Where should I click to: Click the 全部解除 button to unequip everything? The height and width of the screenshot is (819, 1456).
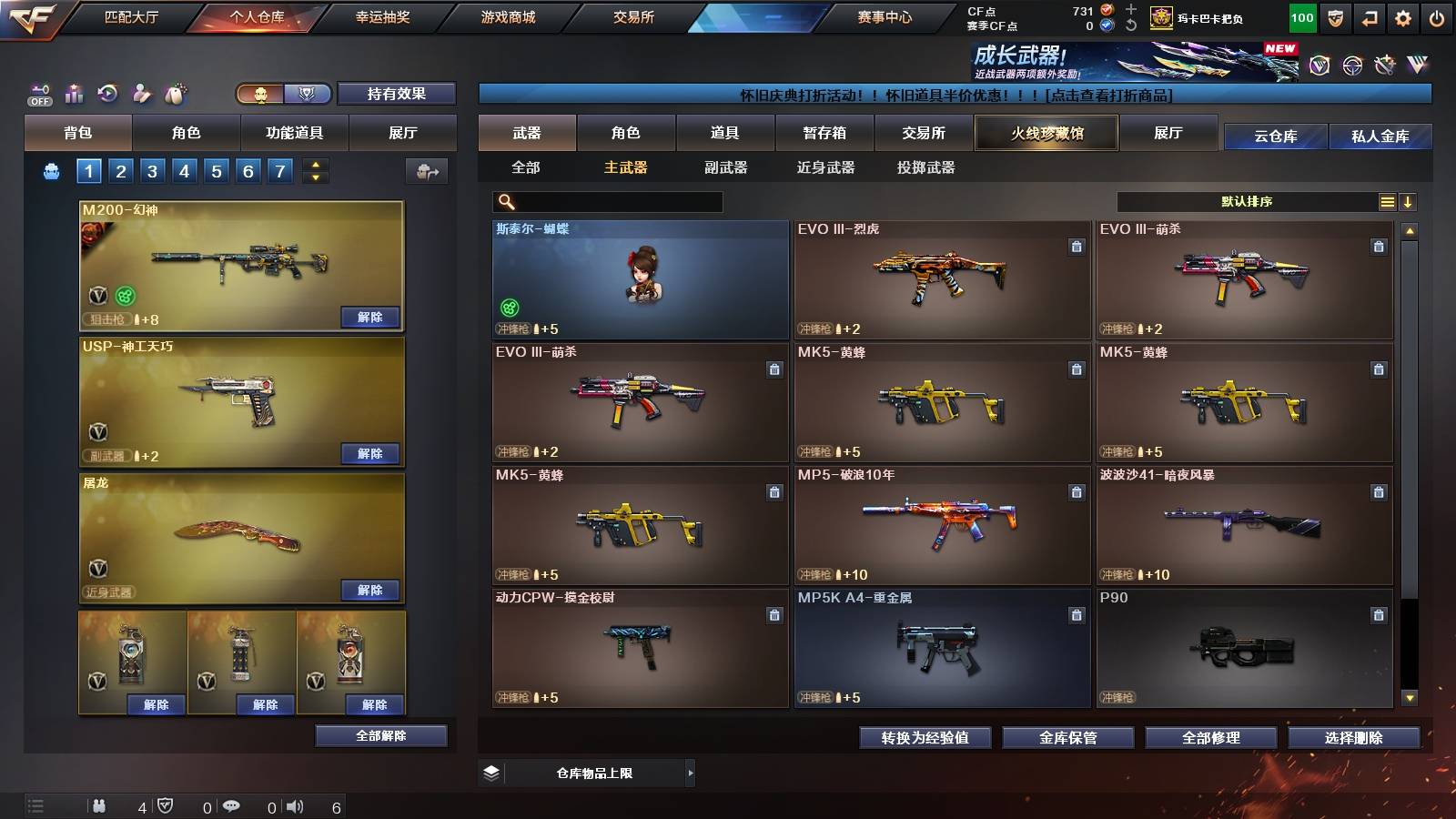[x=379, y=735]
